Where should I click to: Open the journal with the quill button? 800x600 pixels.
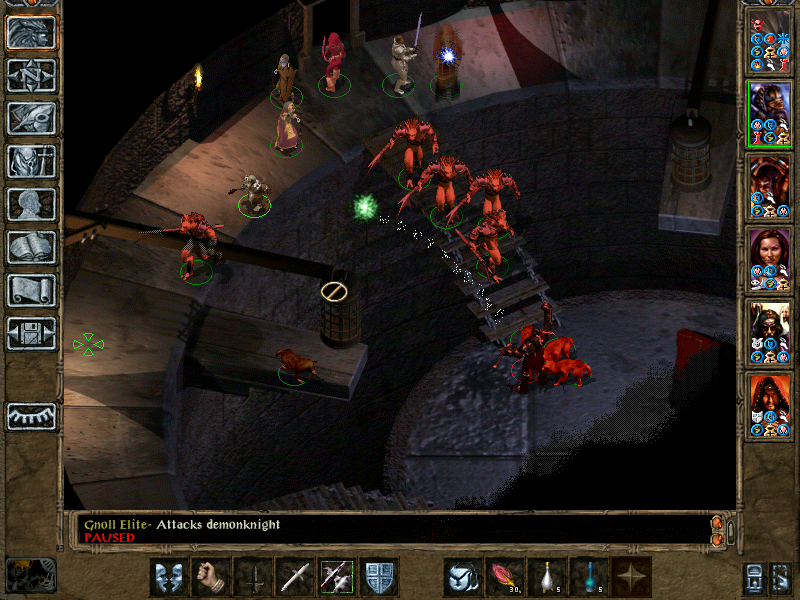tap(32, 118)
